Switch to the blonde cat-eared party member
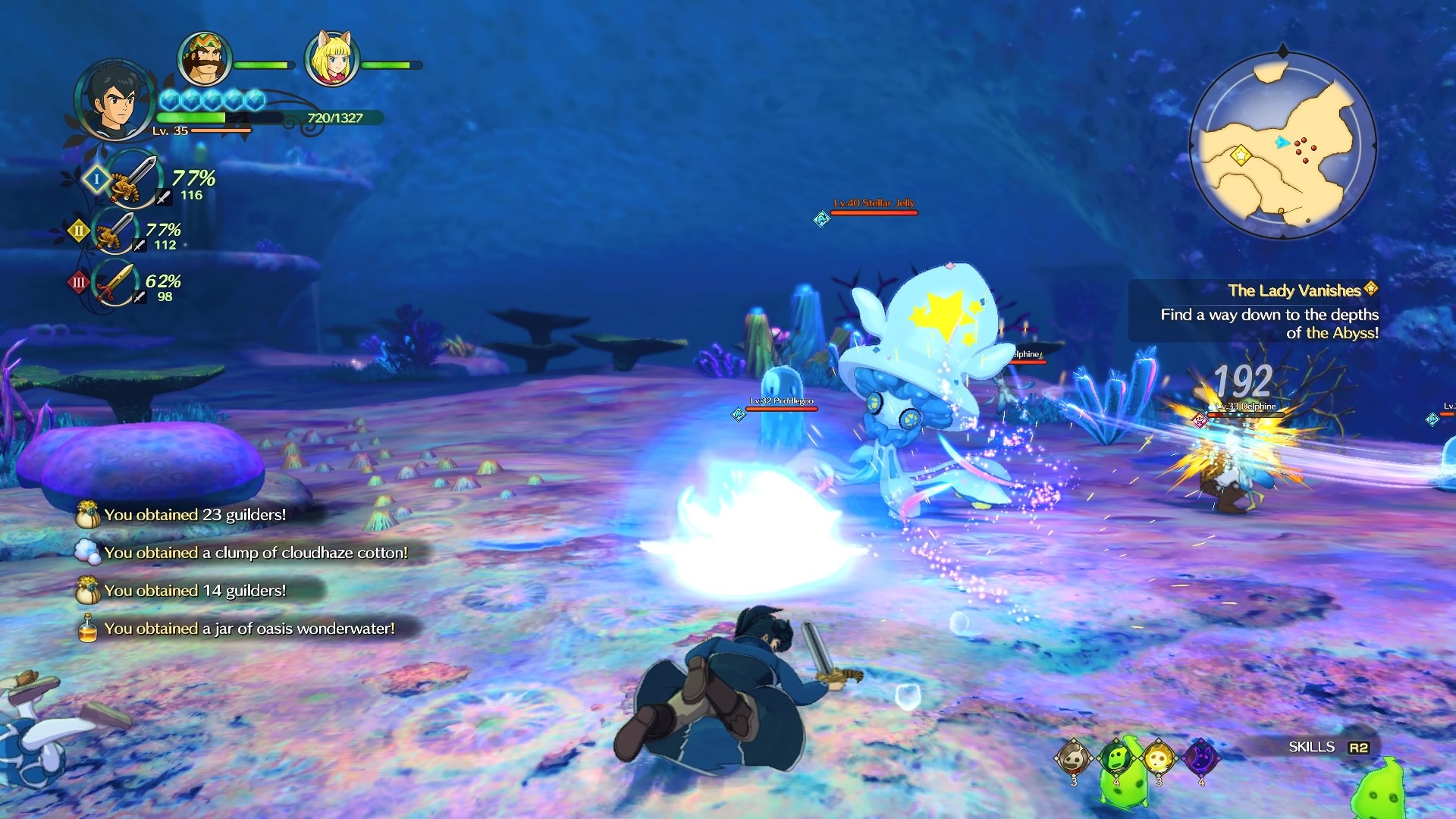This screenshot has height=819, width=1456. tap(331, 60)
